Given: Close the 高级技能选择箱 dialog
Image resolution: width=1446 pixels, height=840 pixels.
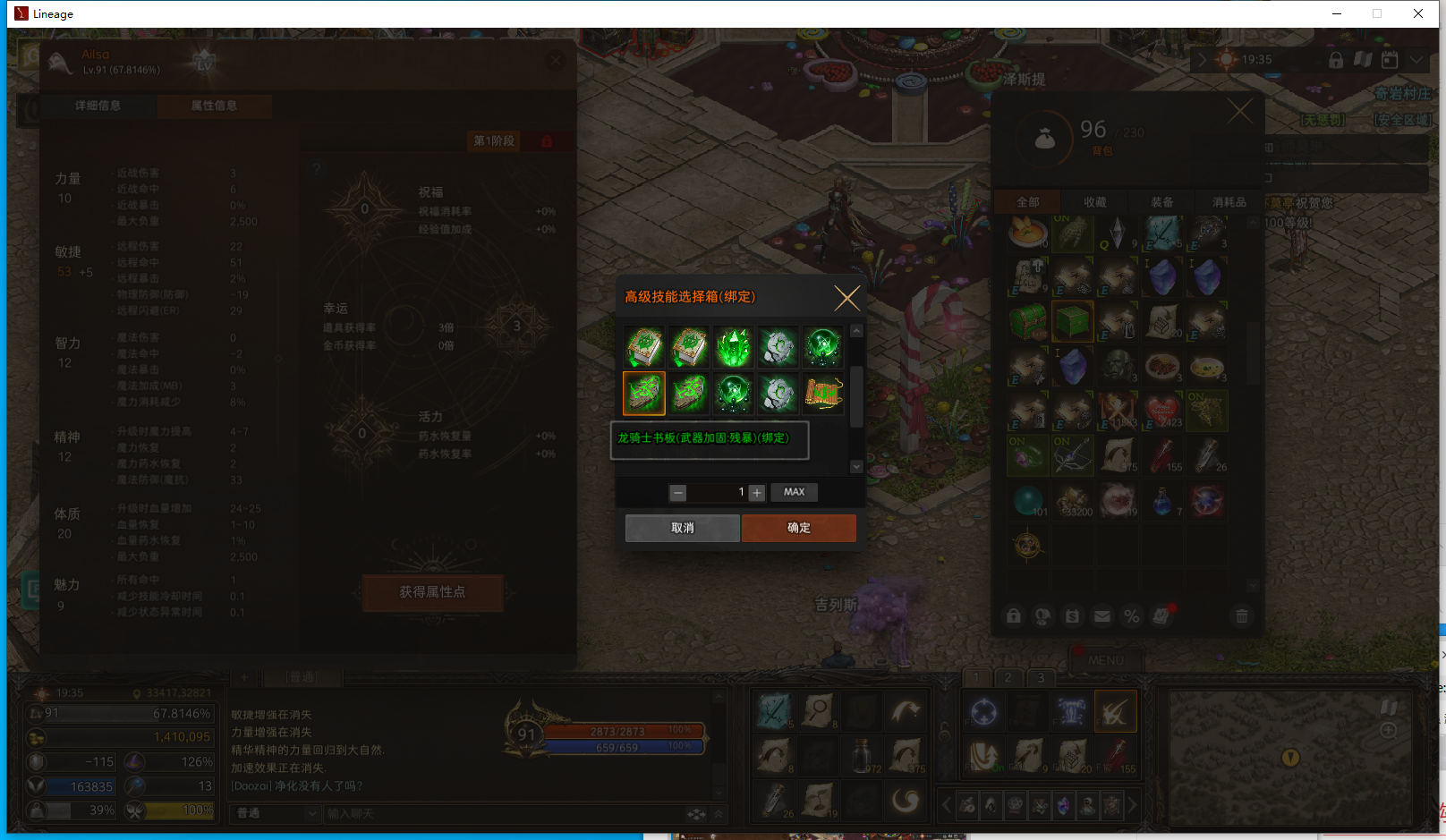Looking at the screenshot, I should click(846, 298).
